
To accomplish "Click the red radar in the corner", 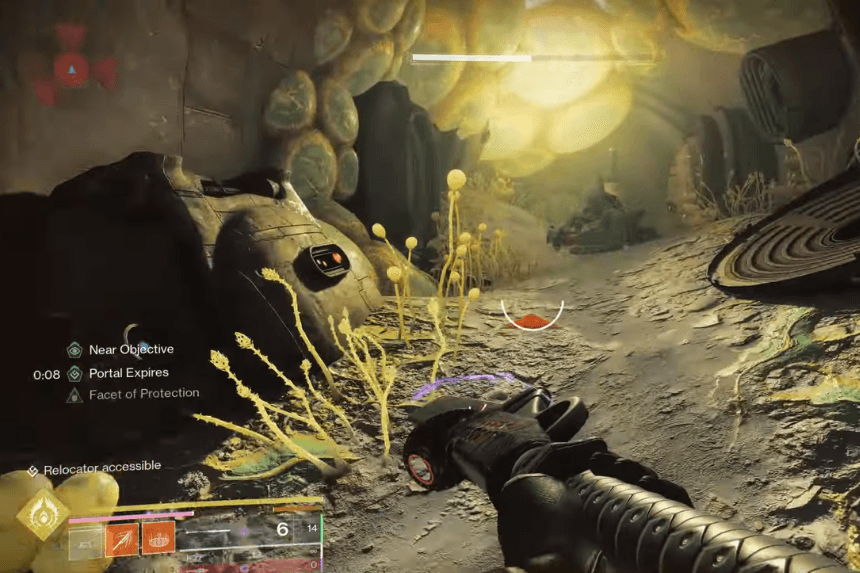I will pyautogui.click(x=71, y=67).
